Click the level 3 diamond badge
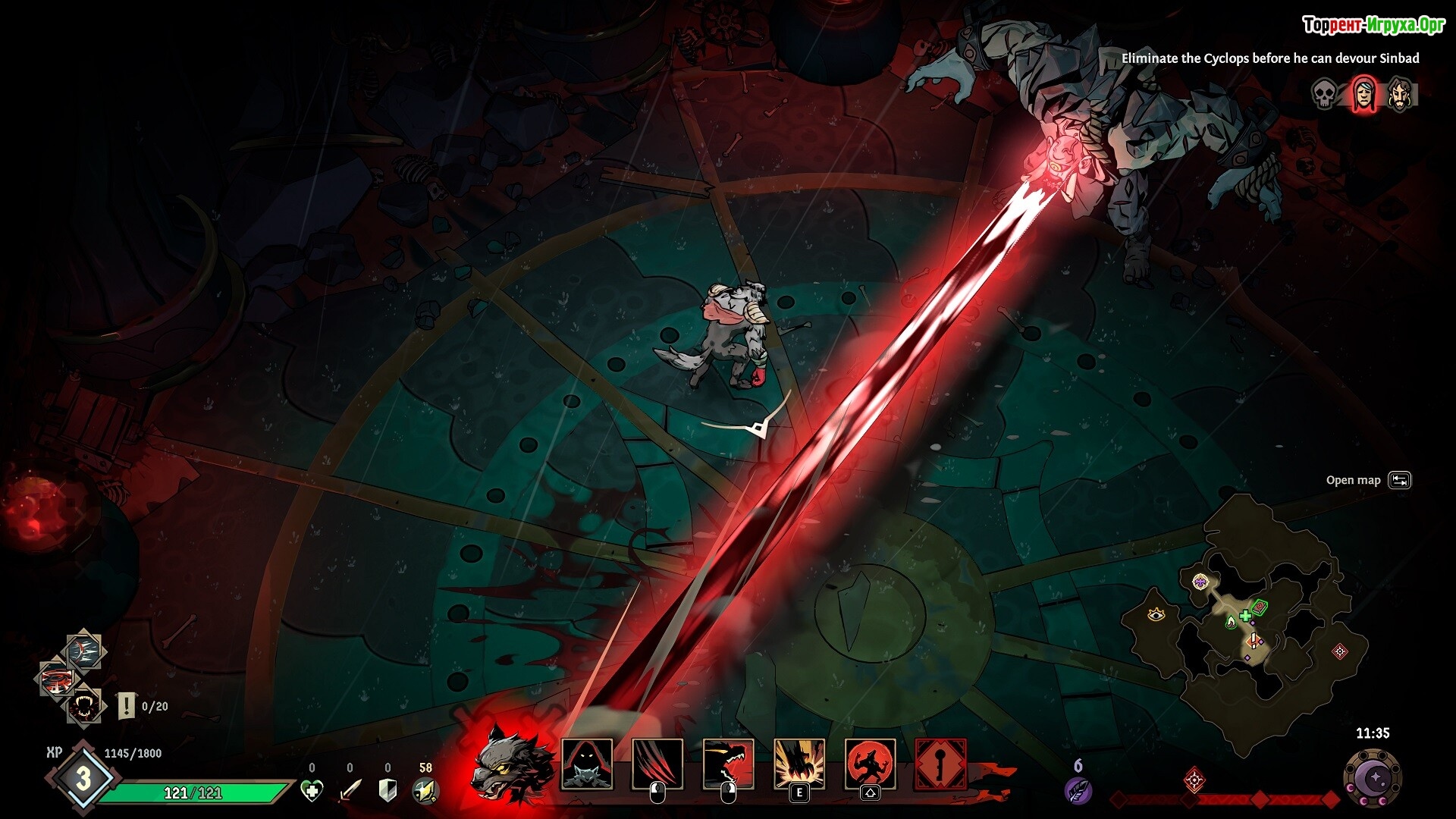 [83, 777]
